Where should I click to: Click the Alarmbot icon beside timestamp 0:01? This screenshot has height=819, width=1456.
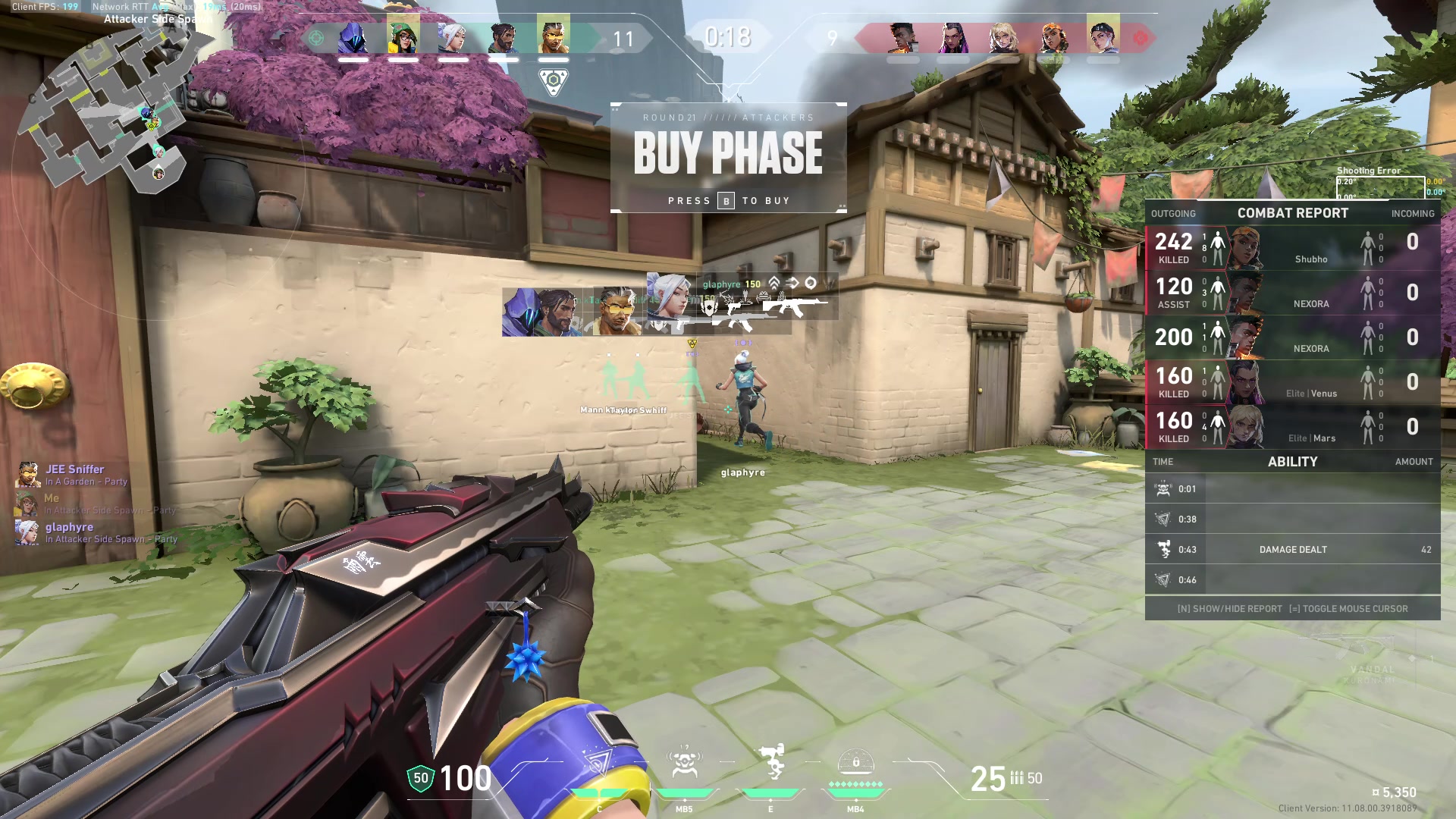1162,488
